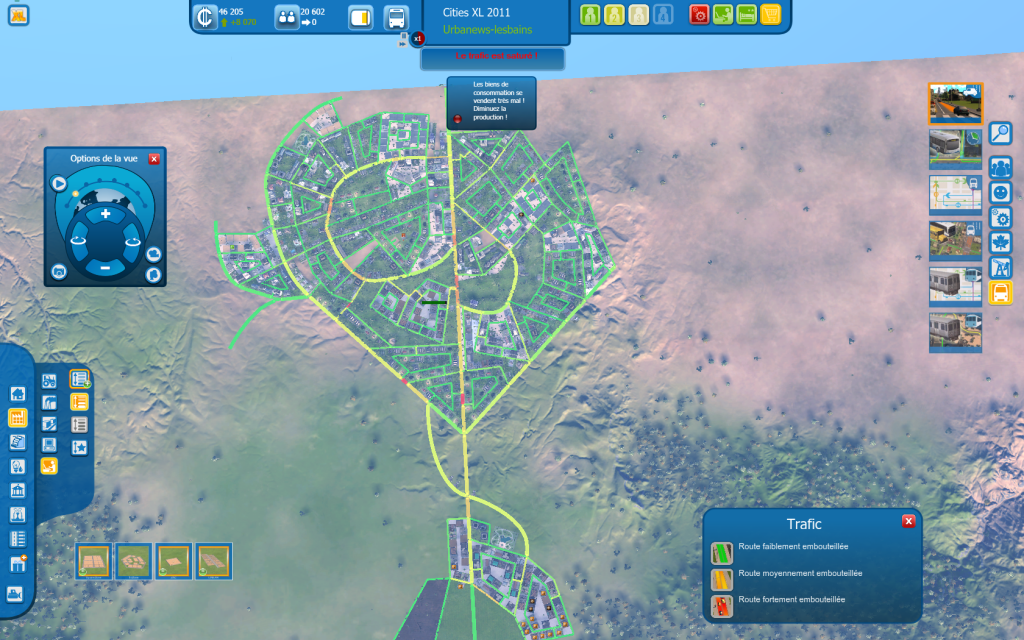The height and width of the screenshot is (640, 1024).
Task: Select the first zoning plot thumbnail
Action: coord(94,560)
